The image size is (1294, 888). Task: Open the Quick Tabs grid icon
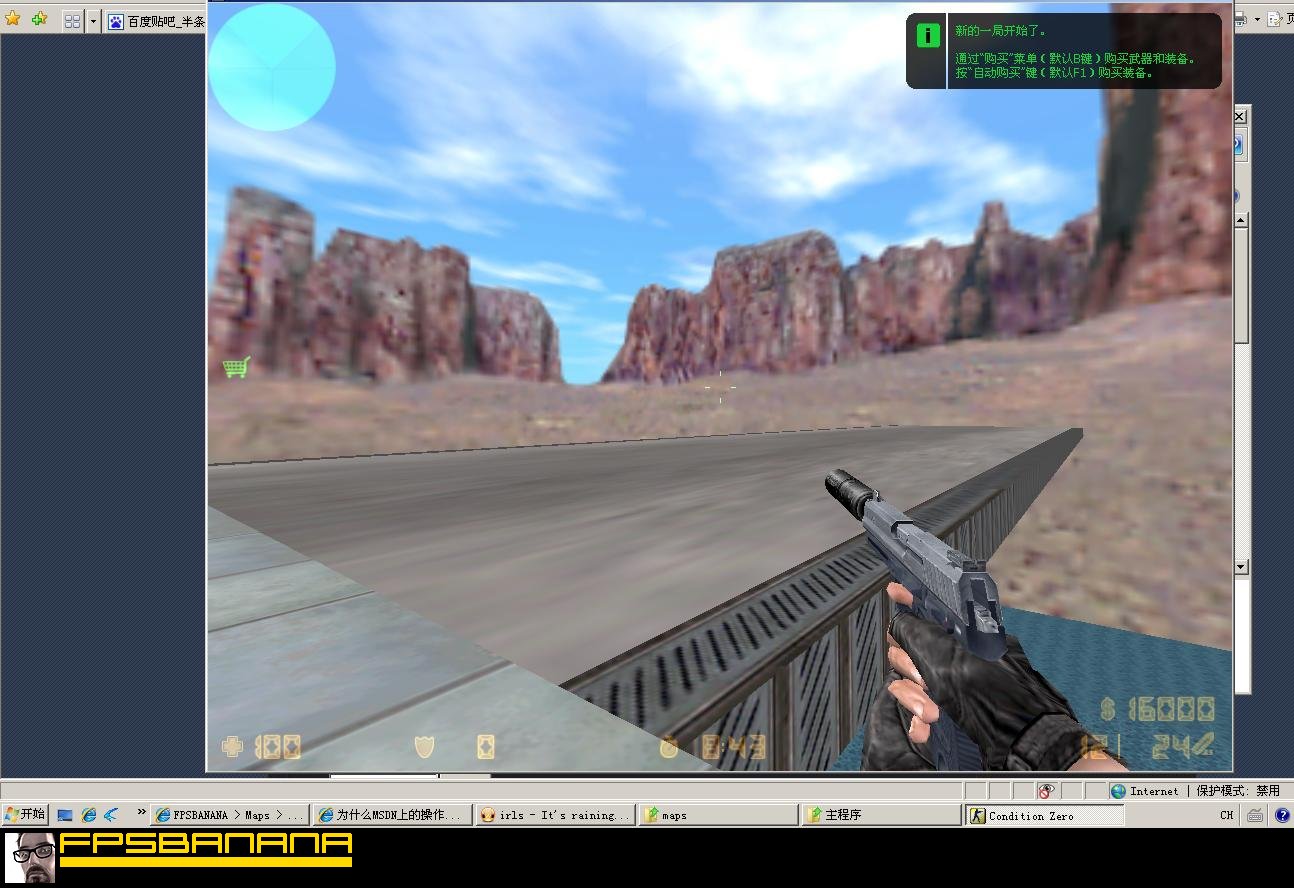(x=71, y=20)
